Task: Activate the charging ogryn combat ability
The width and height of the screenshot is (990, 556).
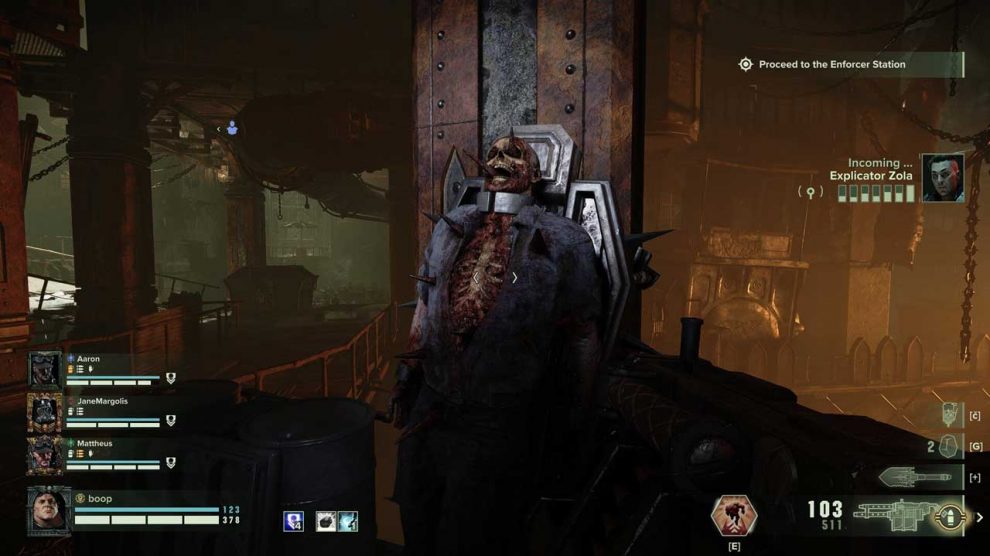Action: [x=733, y=514]
